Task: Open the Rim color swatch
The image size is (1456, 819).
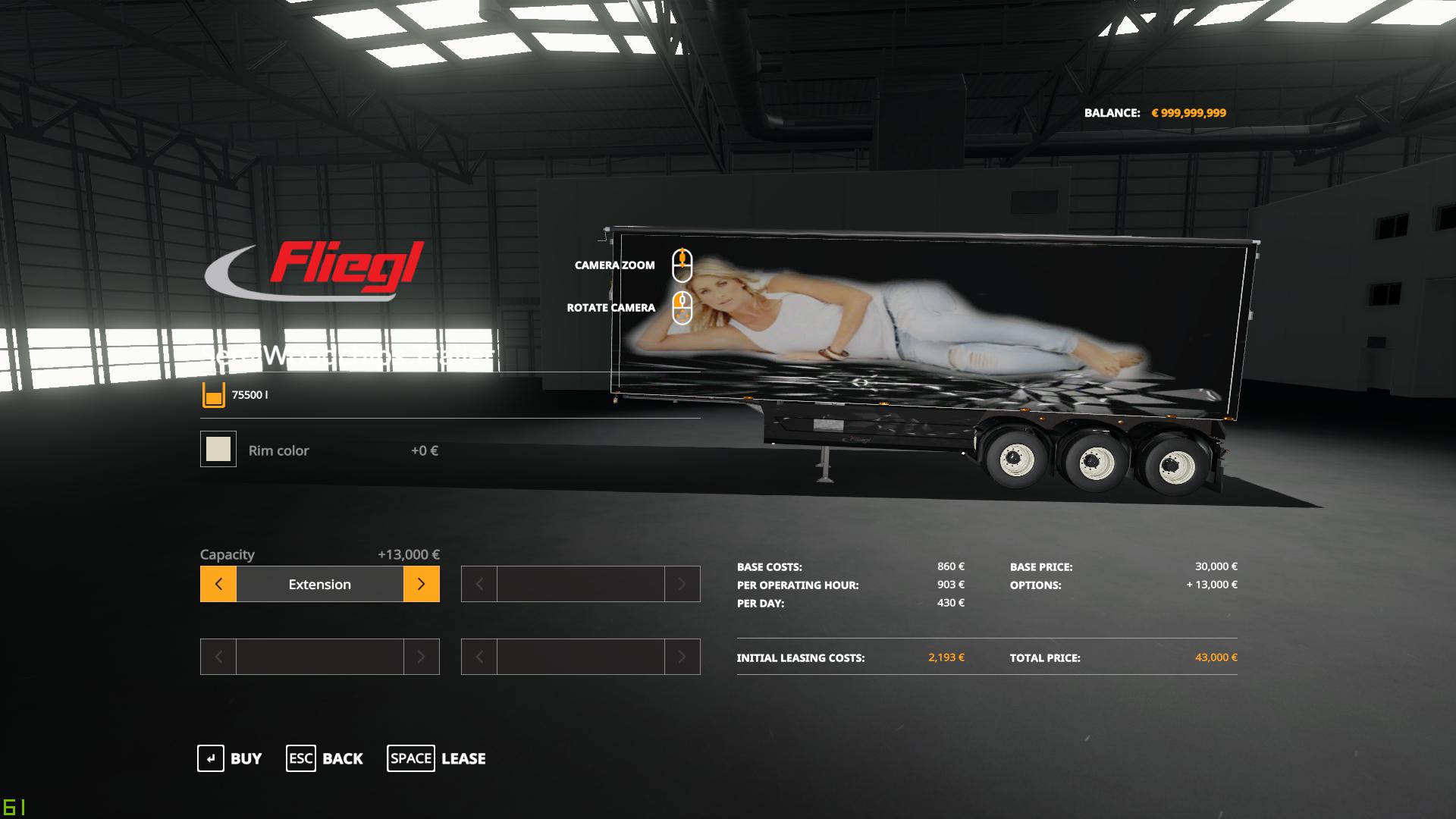Action: (218, 450)
